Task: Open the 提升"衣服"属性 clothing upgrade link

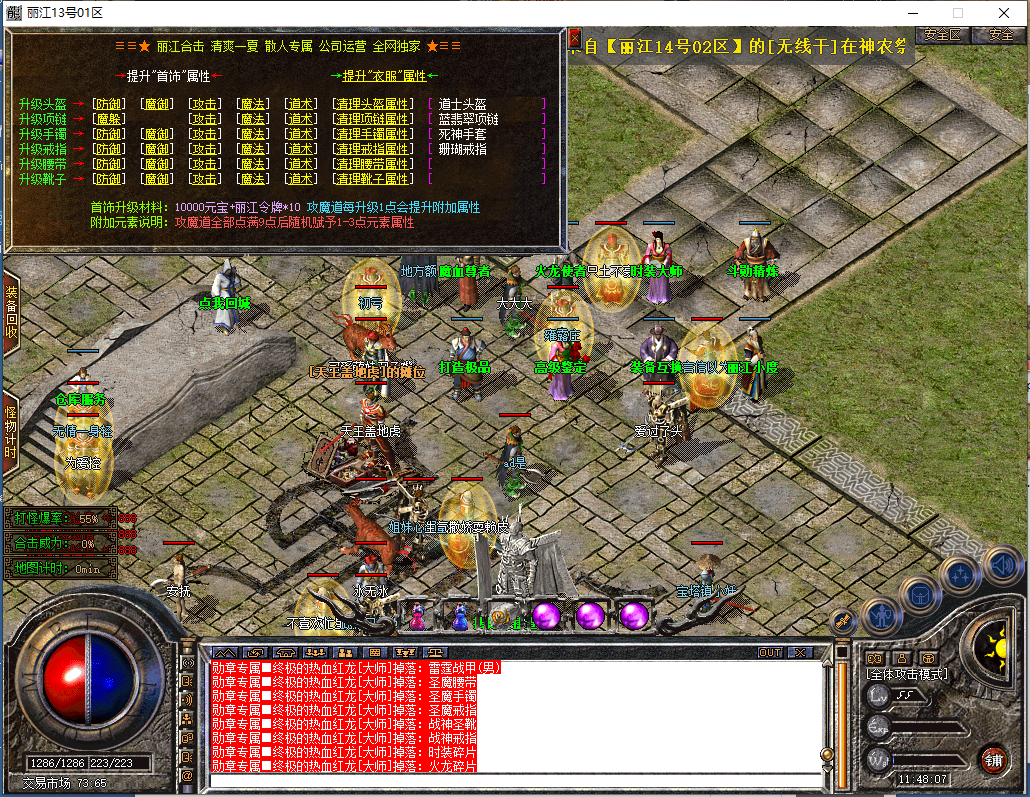Action: 384,76
